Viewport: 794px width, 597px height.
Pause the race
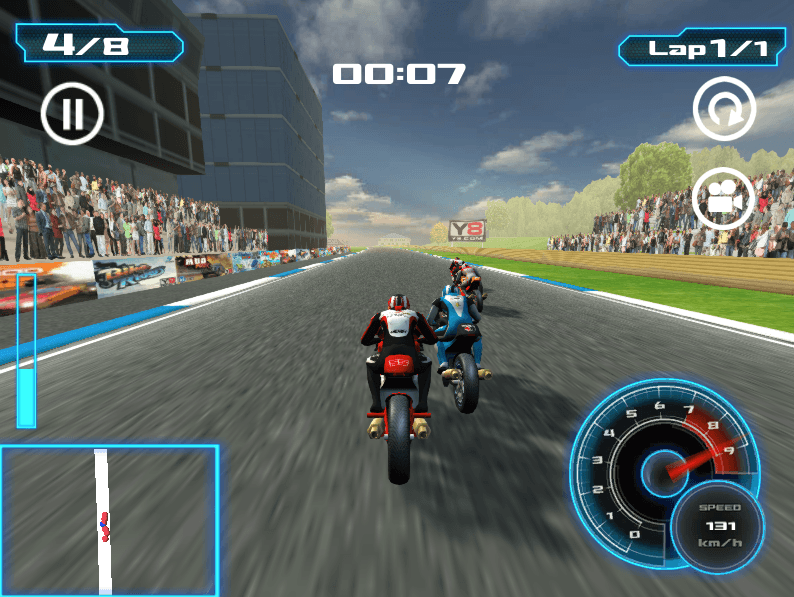click(72, 114)
